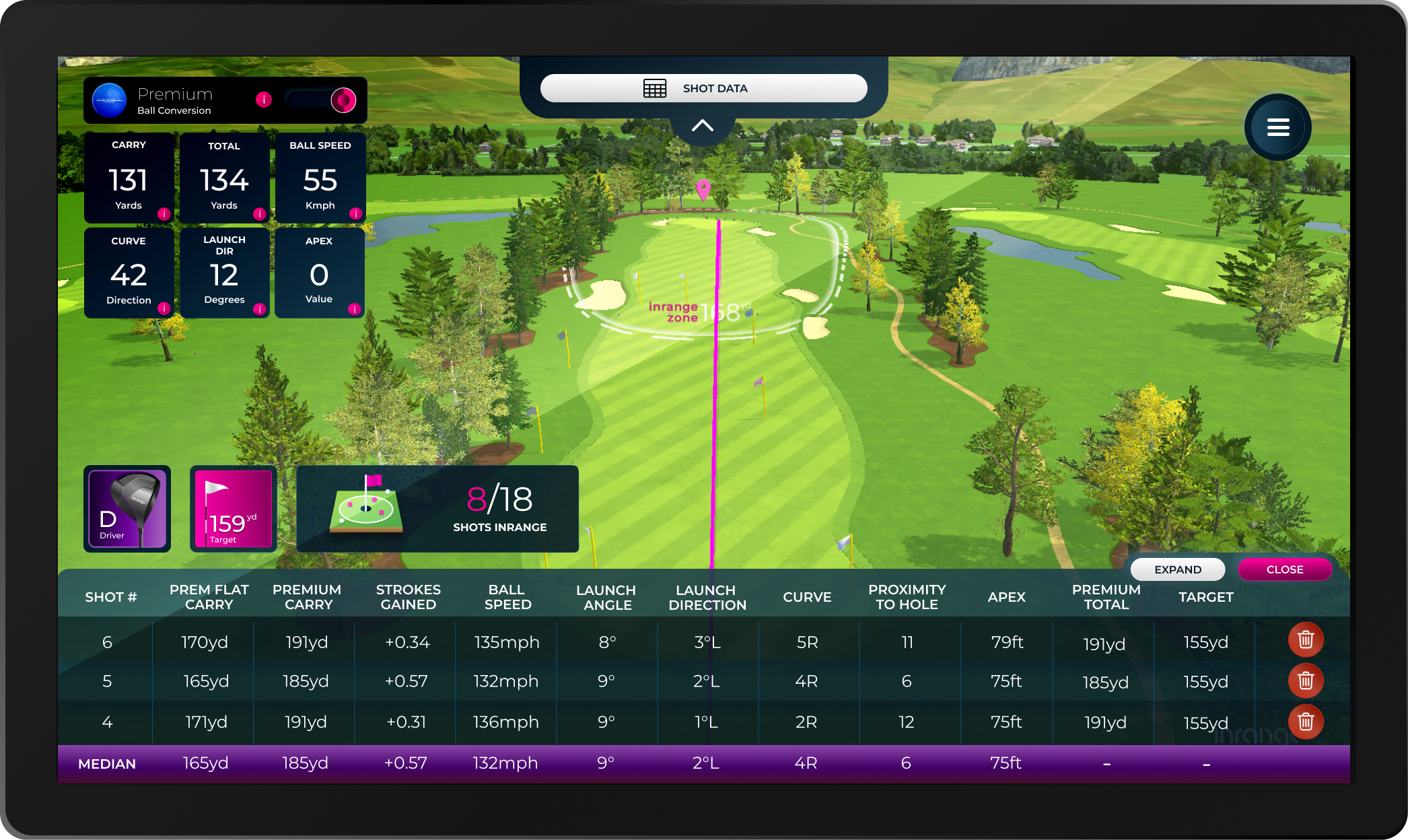Open the hamburger main menu
The image size is (1408, 840).
click(x=1277, y=127)
